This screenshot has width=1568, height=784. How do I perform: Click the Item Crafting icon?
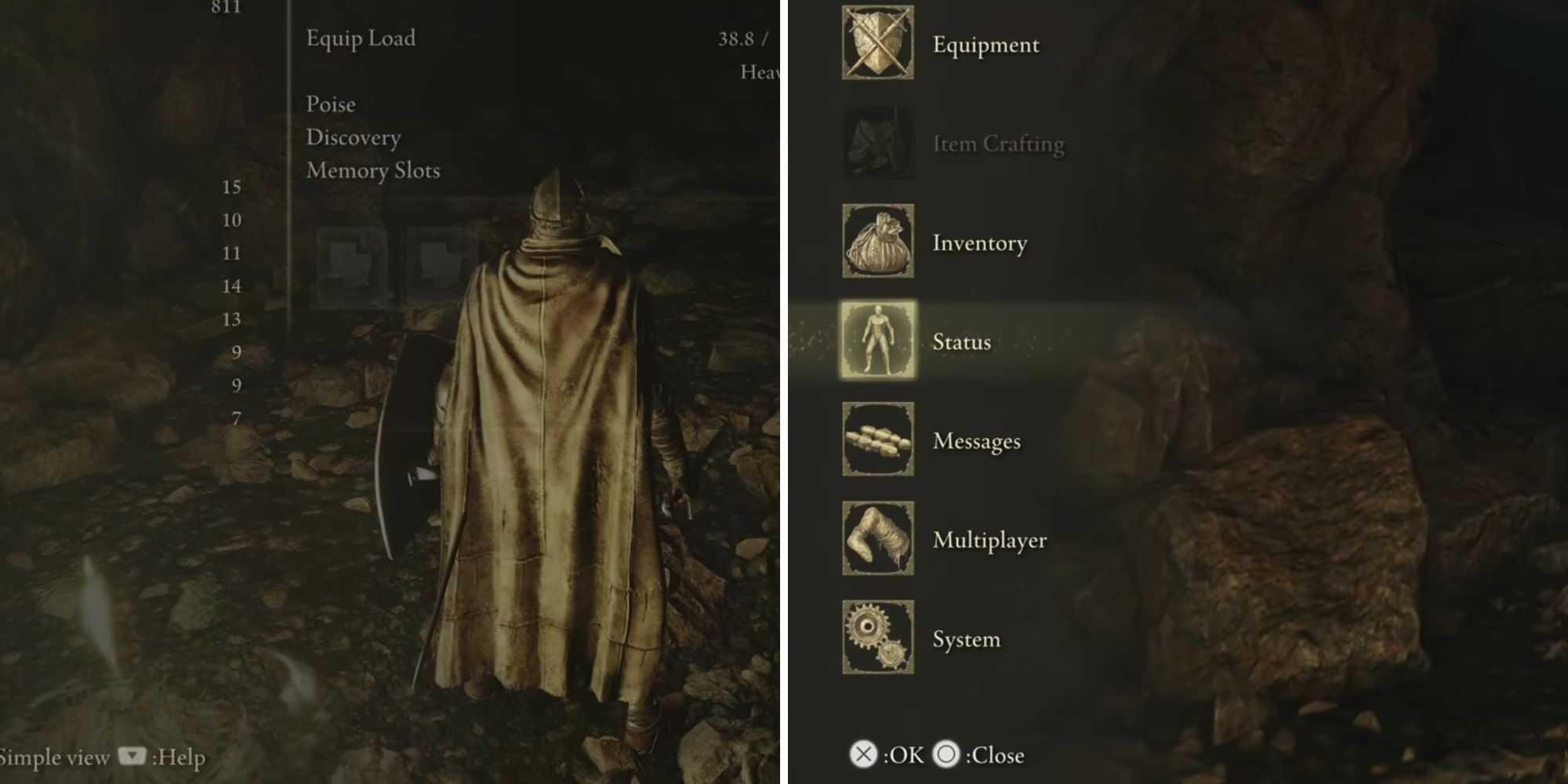pos(877,144)
